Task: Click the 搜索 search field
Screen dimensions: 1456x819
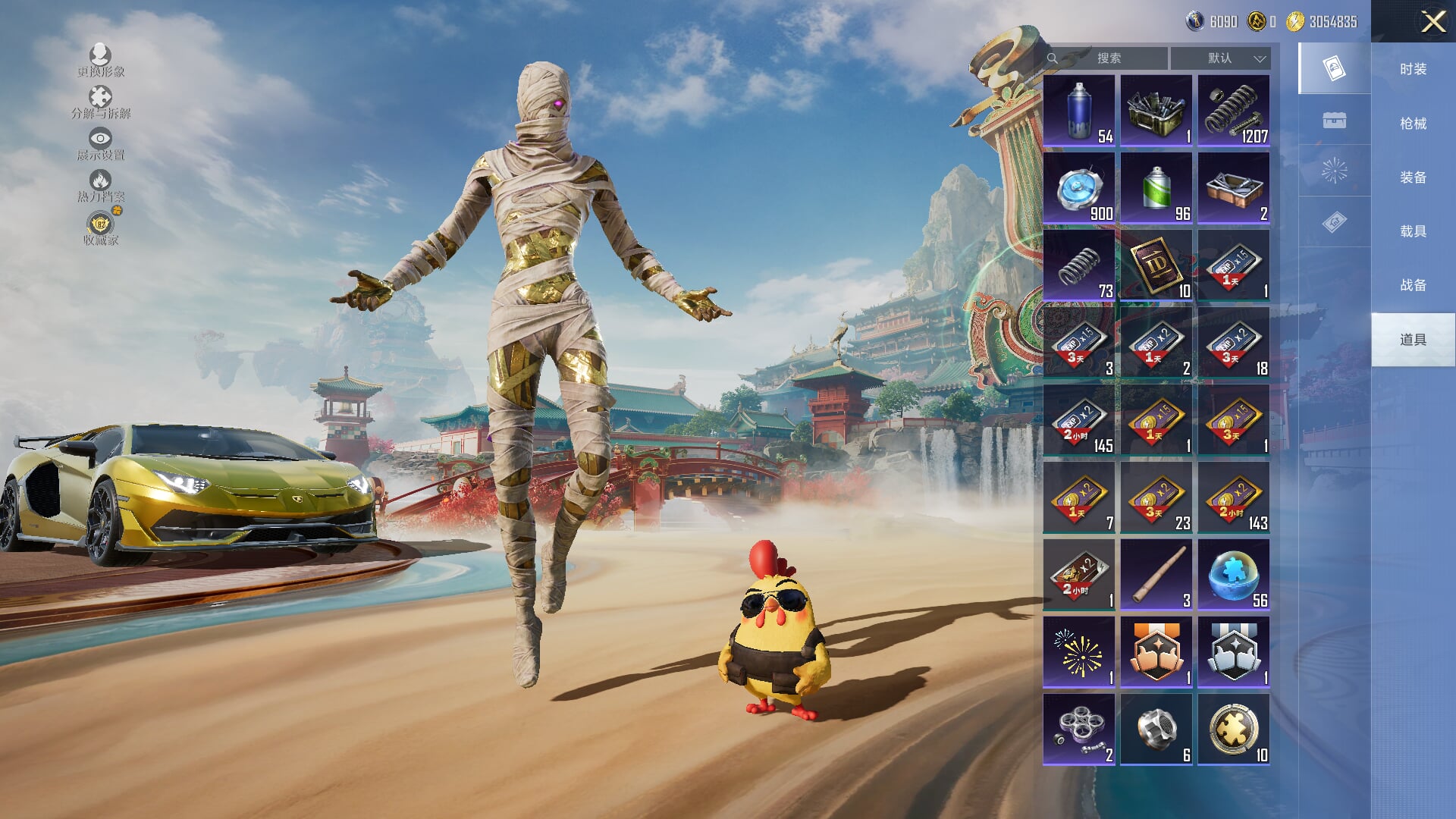Action: click(x=1107, y=58)
